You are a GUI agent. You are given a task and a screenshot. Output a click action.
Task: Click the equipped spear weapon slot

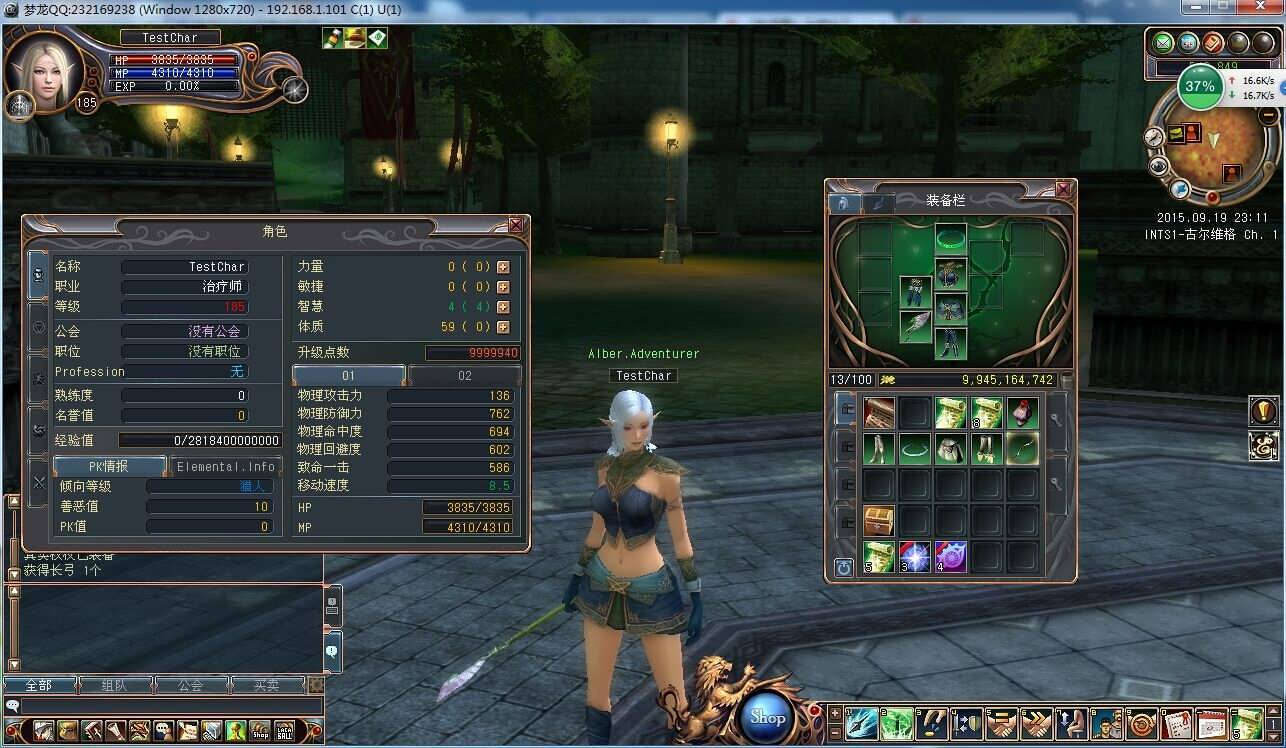[x=915, y=326]
